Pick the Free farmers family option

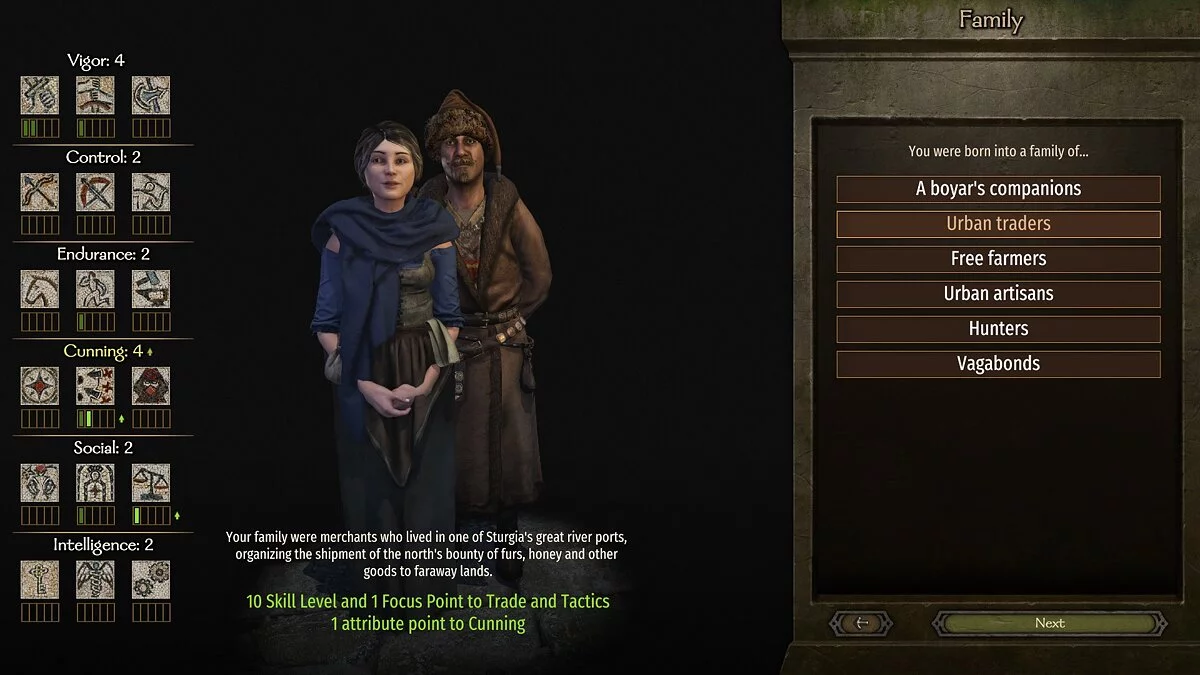[x=998, y=259]
